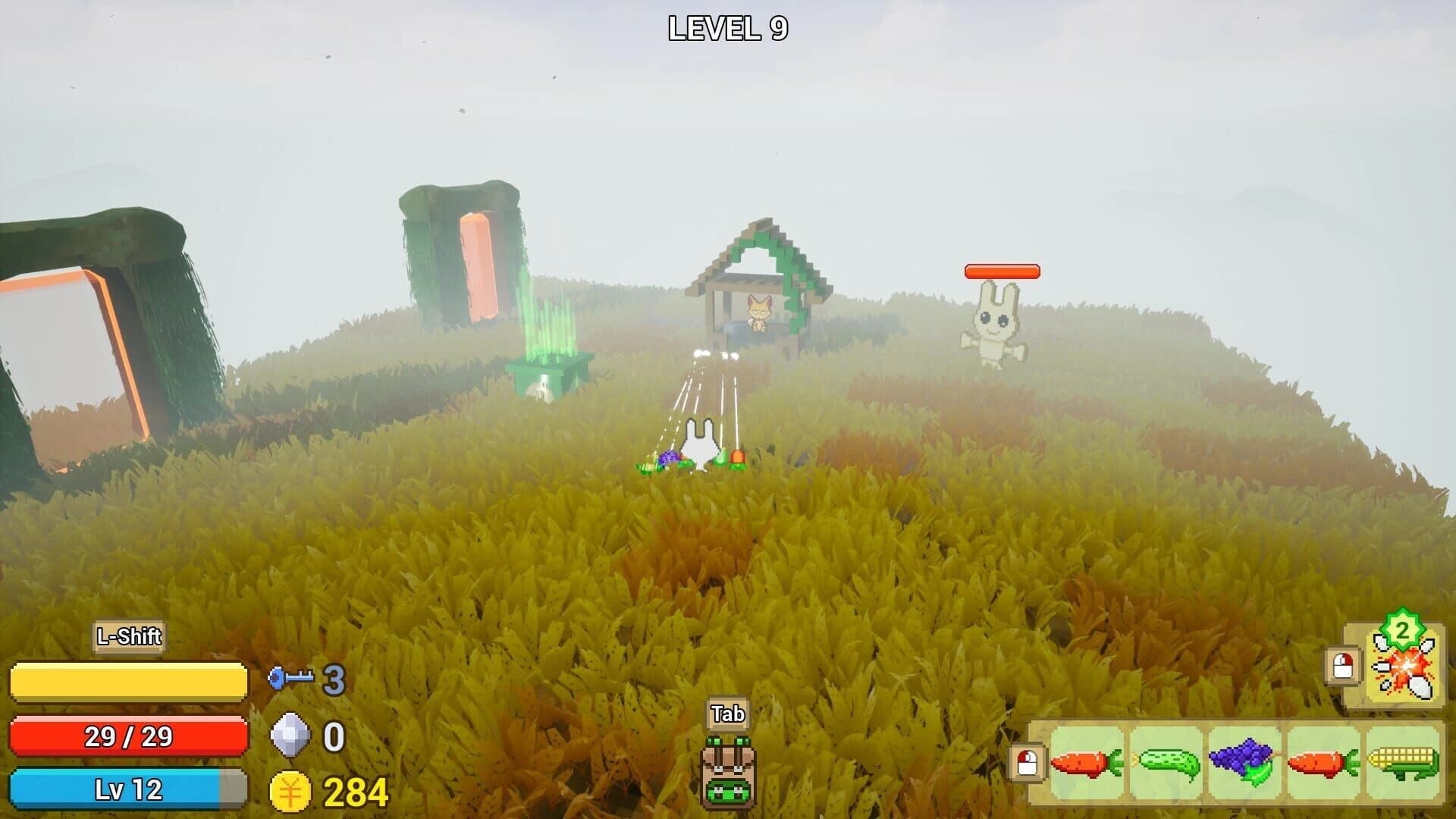Open the Tab backpack inventory

726,773
